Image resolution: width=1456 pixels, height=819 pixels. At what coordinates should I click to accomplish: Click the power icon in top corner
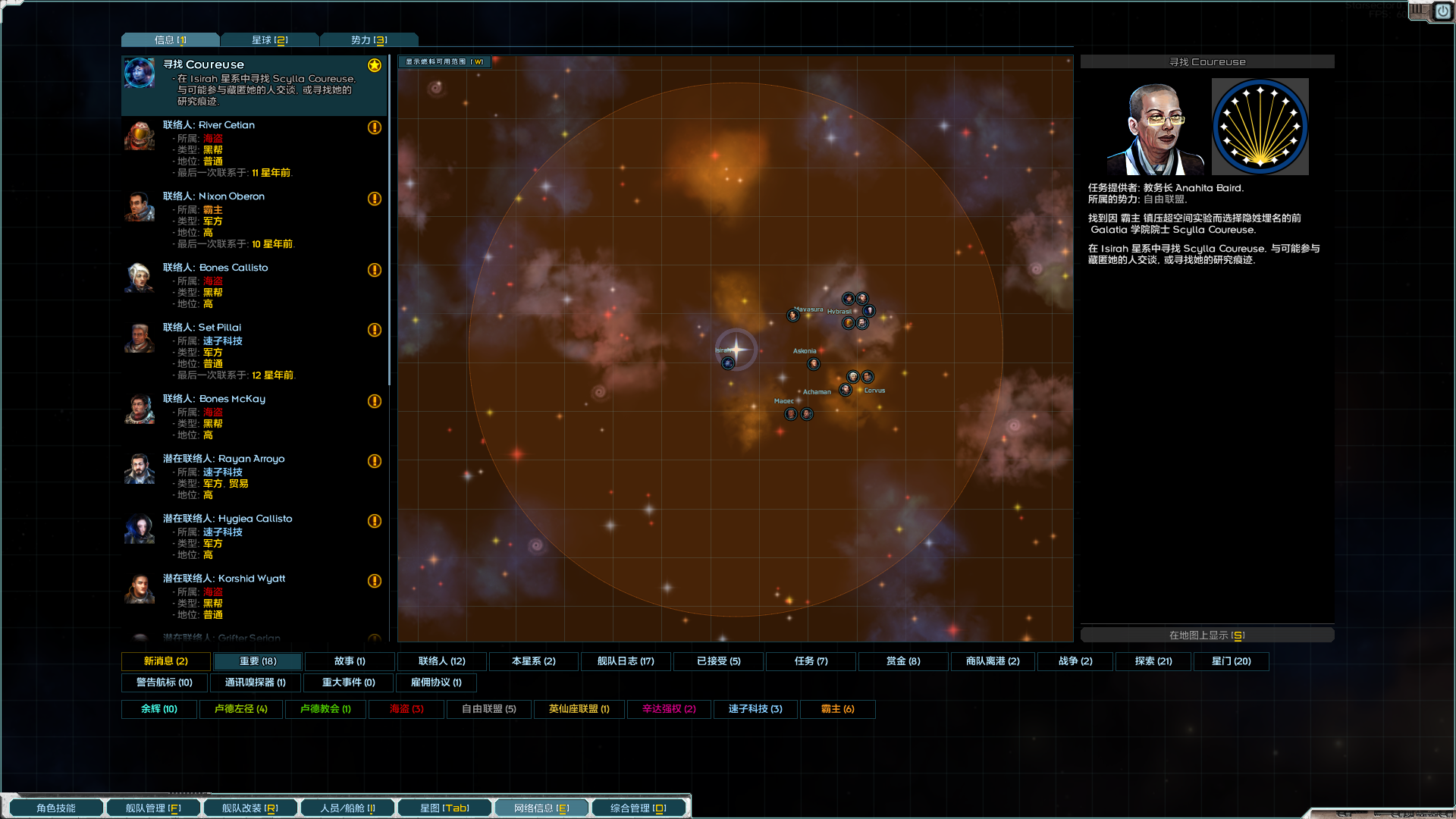1442,11
